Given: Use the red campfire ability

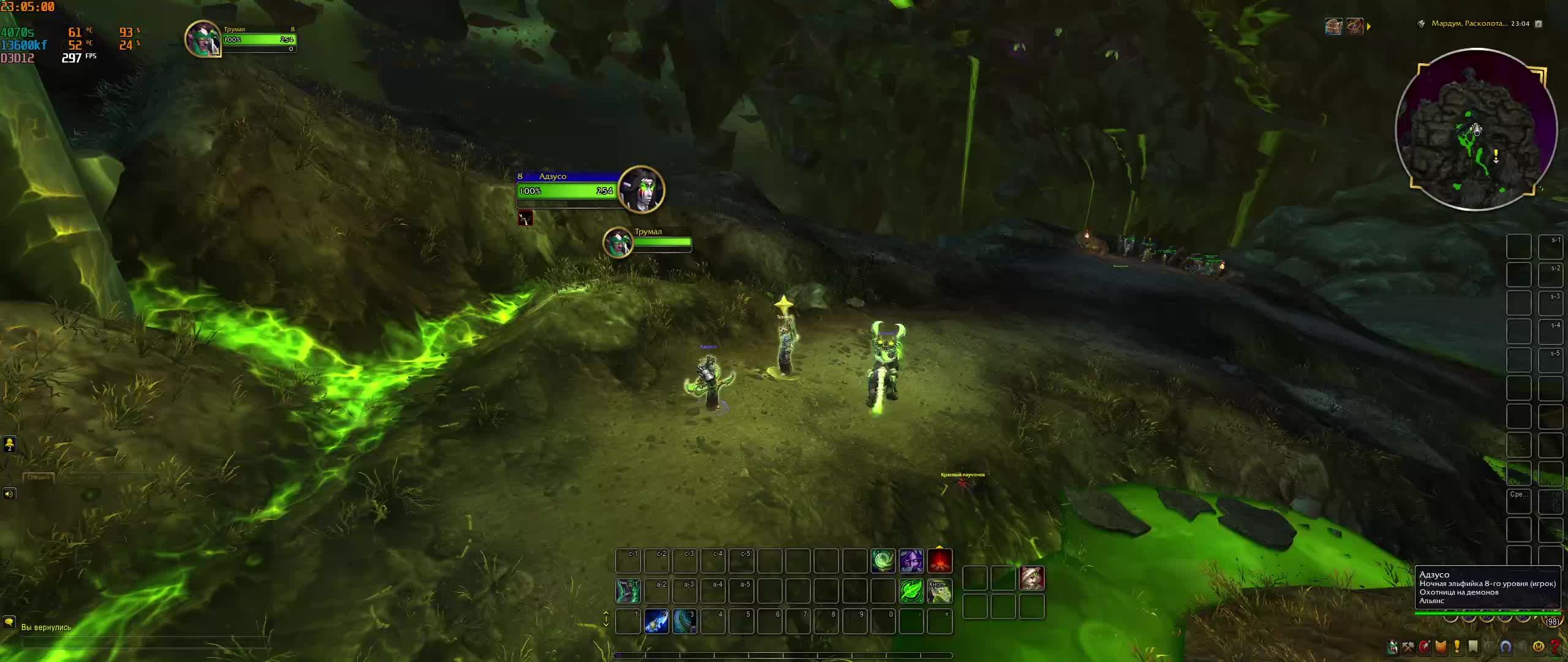Looking at the screenshot, I should coord(940,561).
